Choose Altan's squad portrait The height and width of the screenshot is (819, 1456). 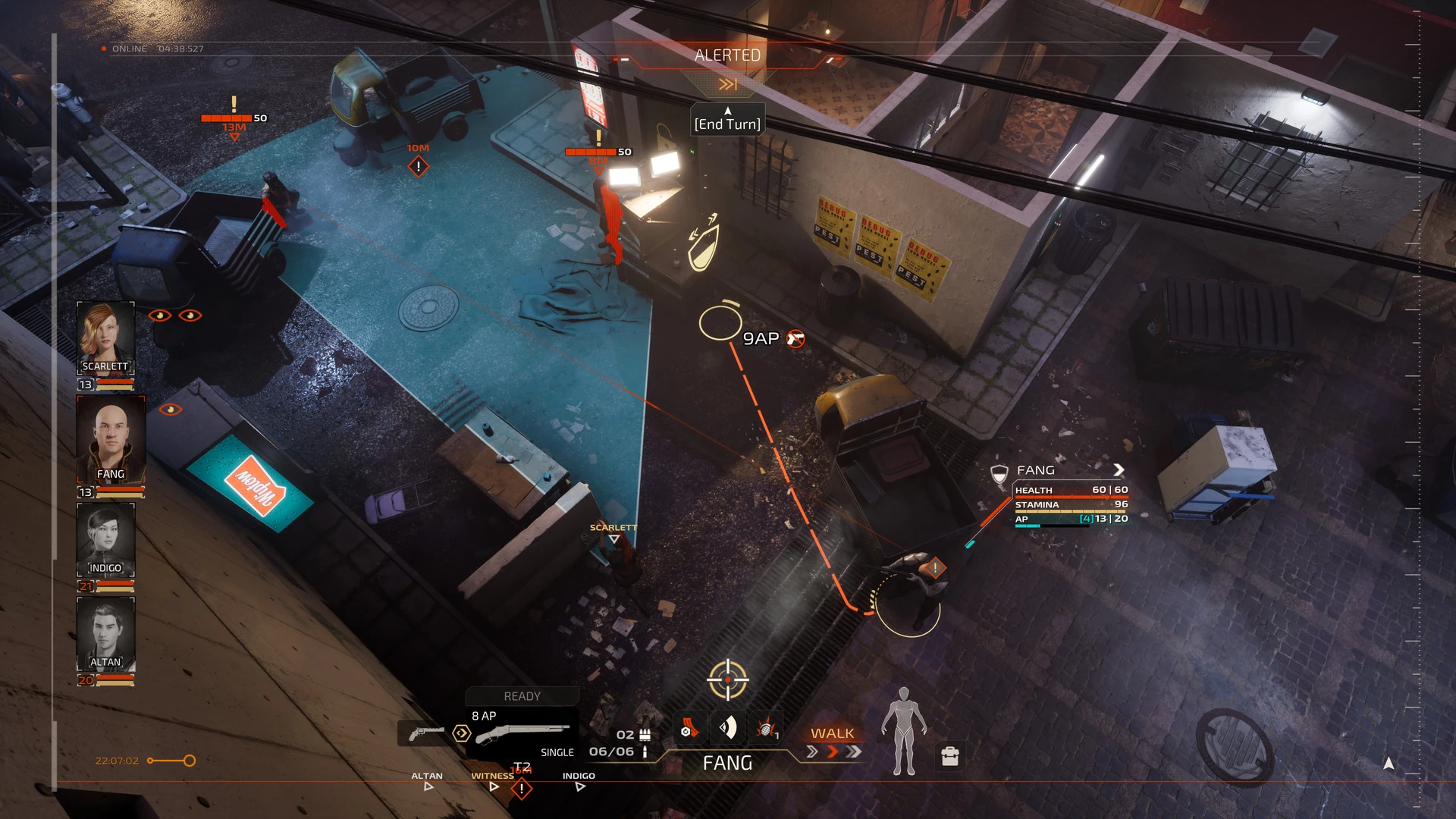pyautogui.click(x=106, y=634)
